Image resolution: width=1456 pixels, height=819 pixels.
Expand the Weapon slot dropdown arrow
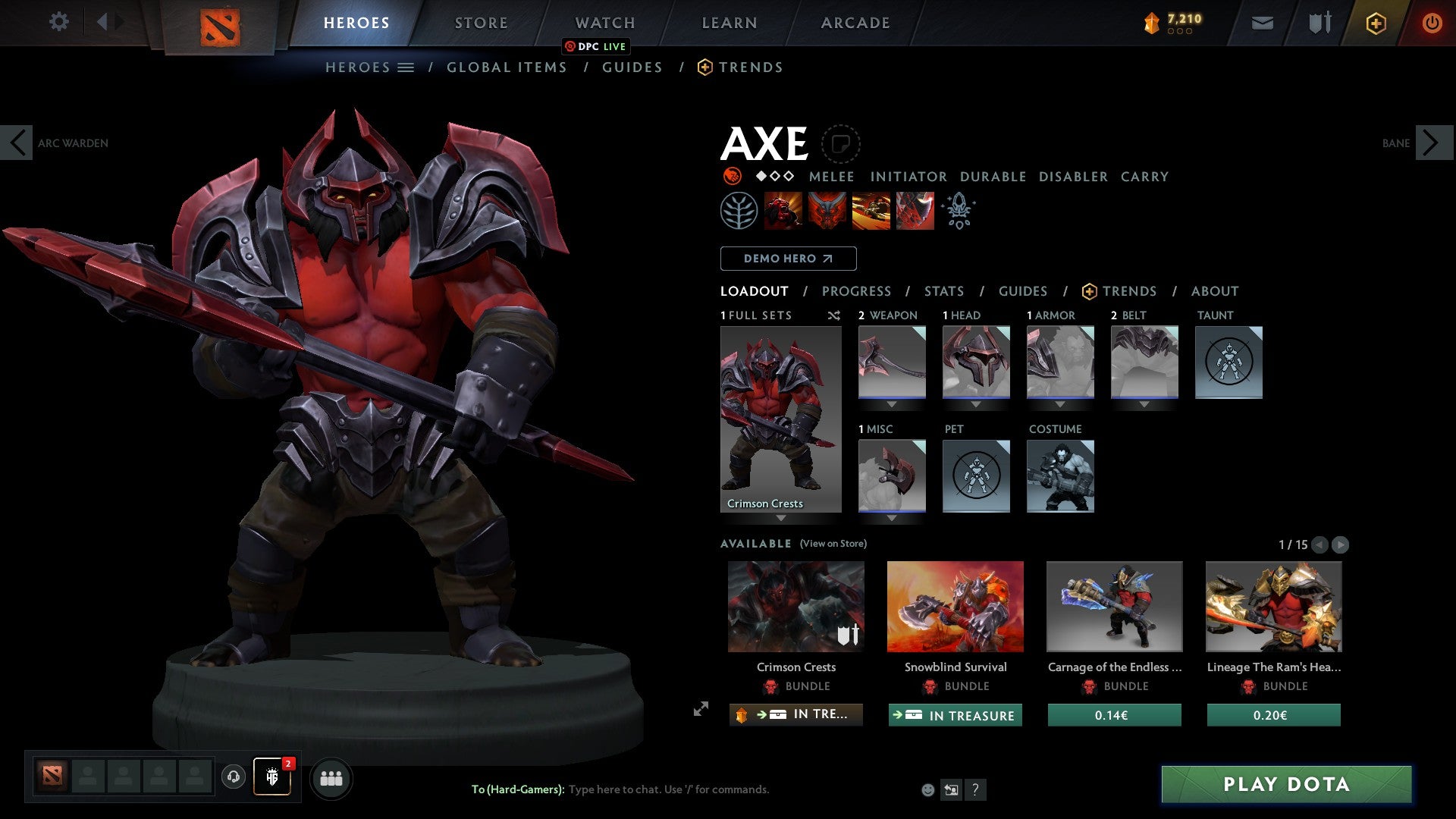892,405
